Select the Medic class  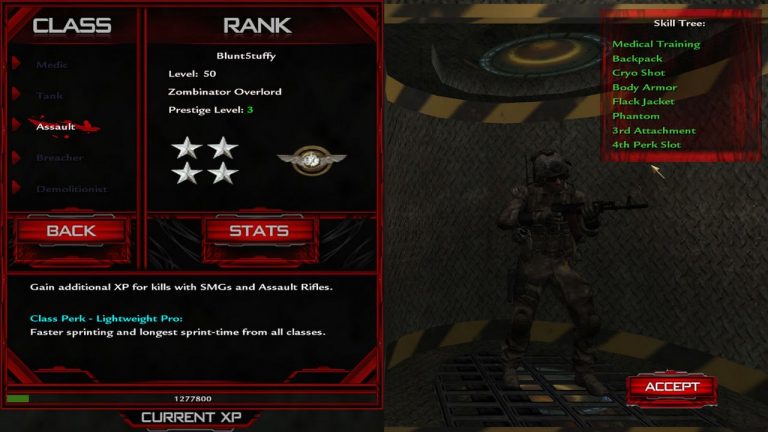52,65
